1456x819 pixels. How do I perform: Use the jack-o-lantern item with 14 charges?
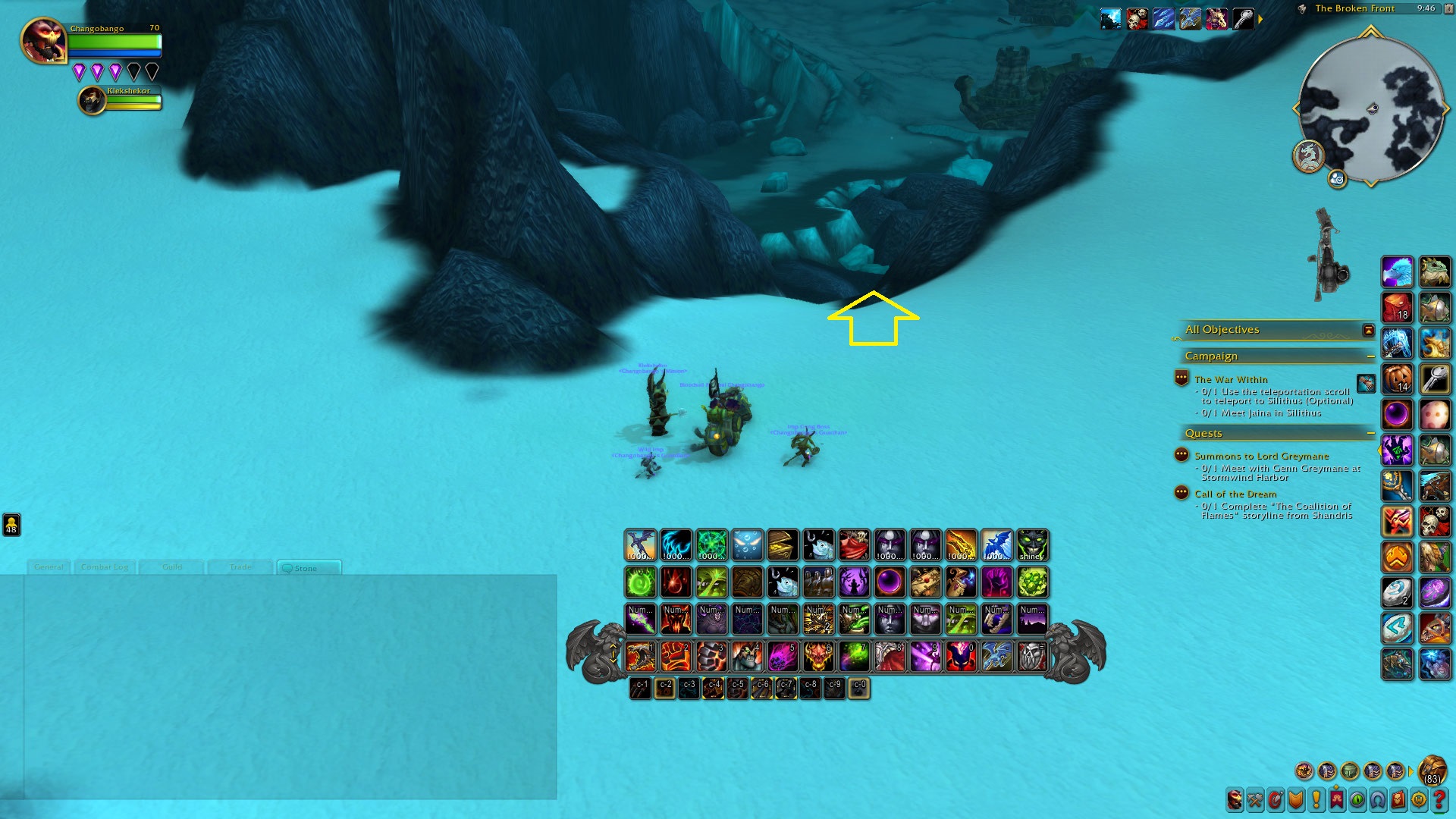tap(1397, 378)
